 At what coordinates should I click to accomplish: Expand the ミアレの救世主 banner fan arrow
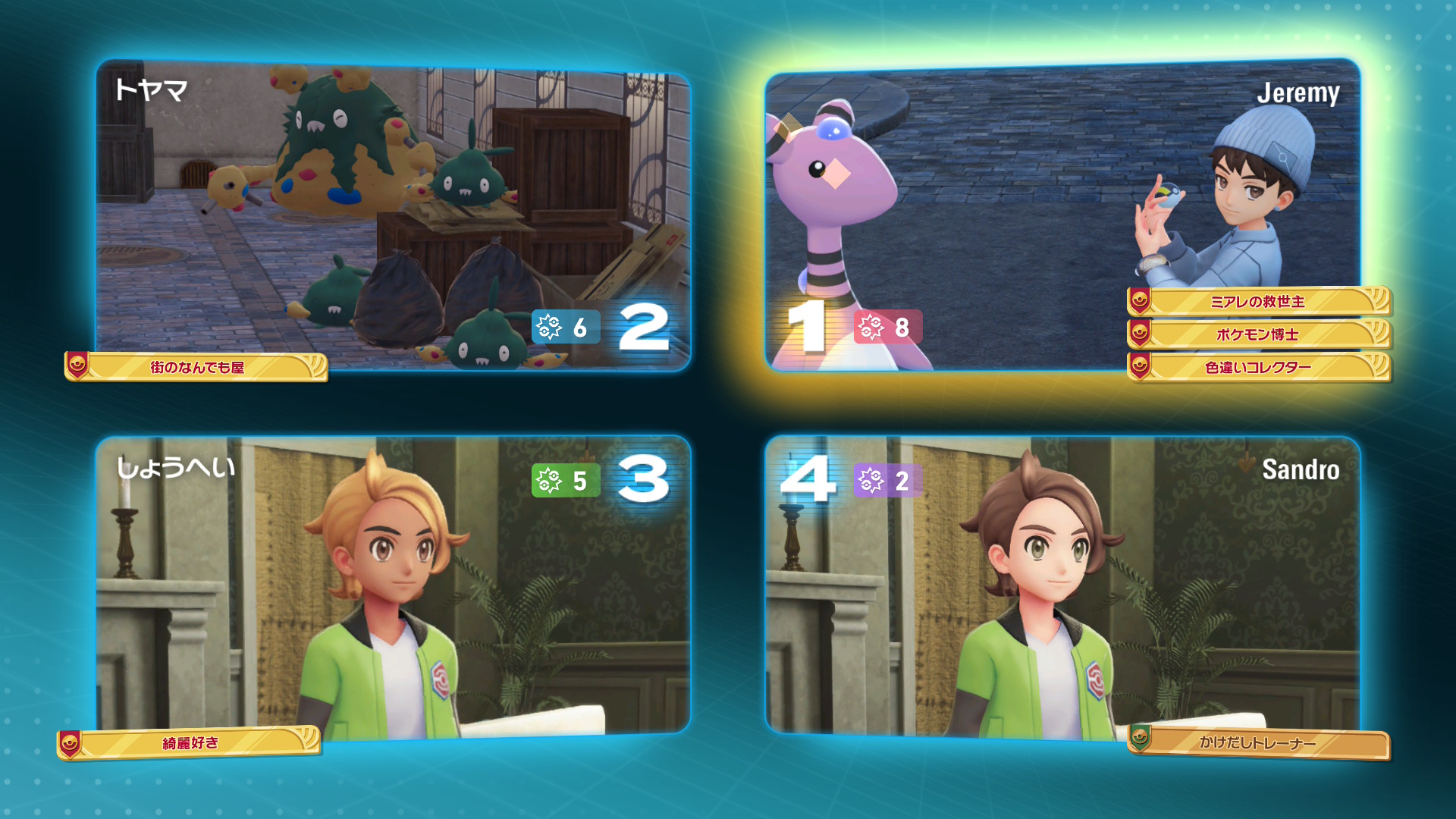pos(1380,302)
